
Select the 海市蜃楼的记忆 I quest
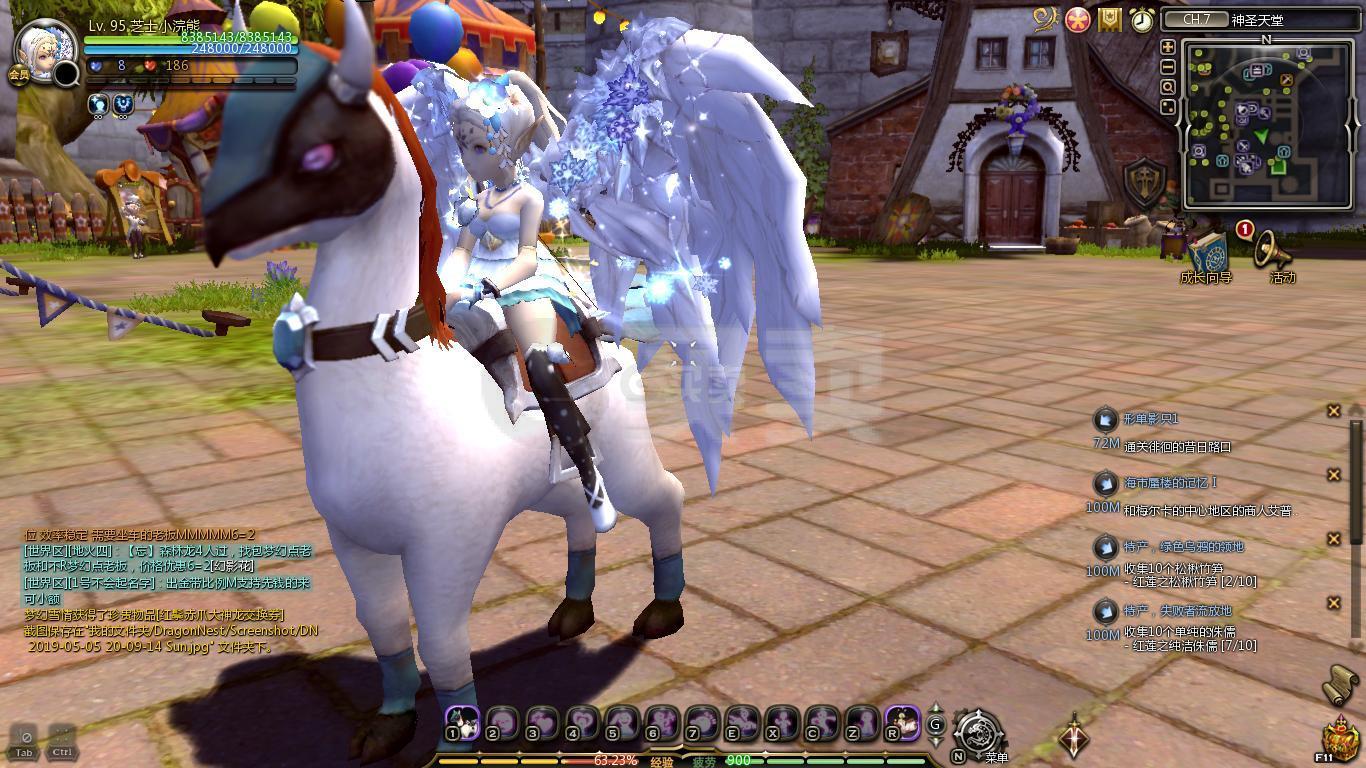pos(1170,483)
